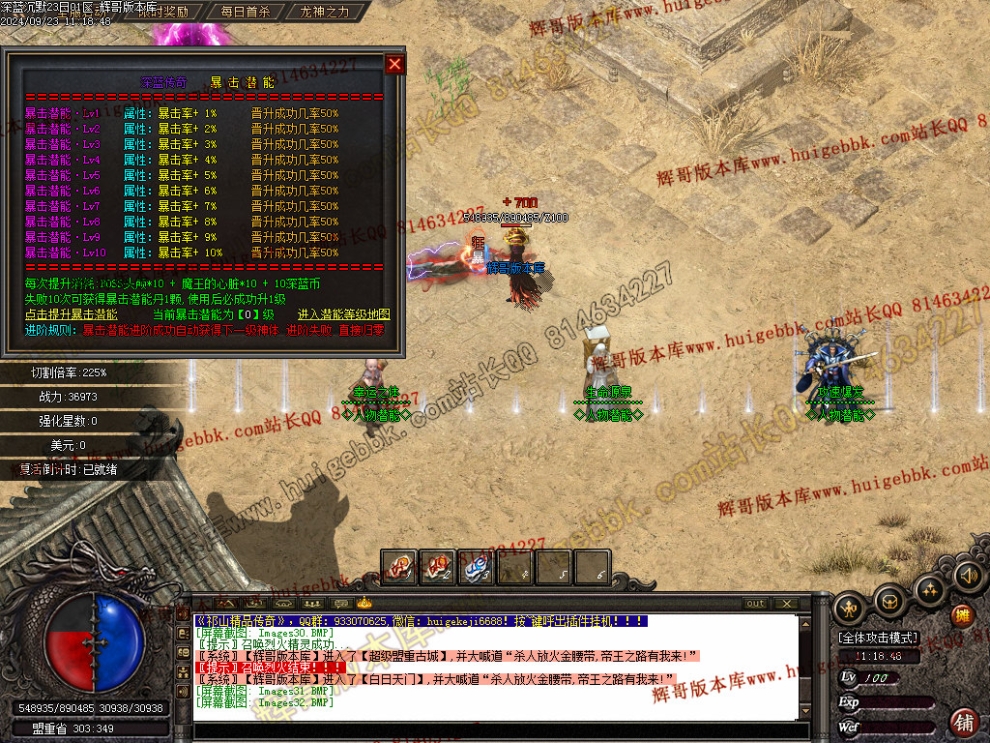The width and height of the screenshot is (990, 743).
Task: Use the blue scroll item in the hotbar
Action: click(x=476, y=568)
